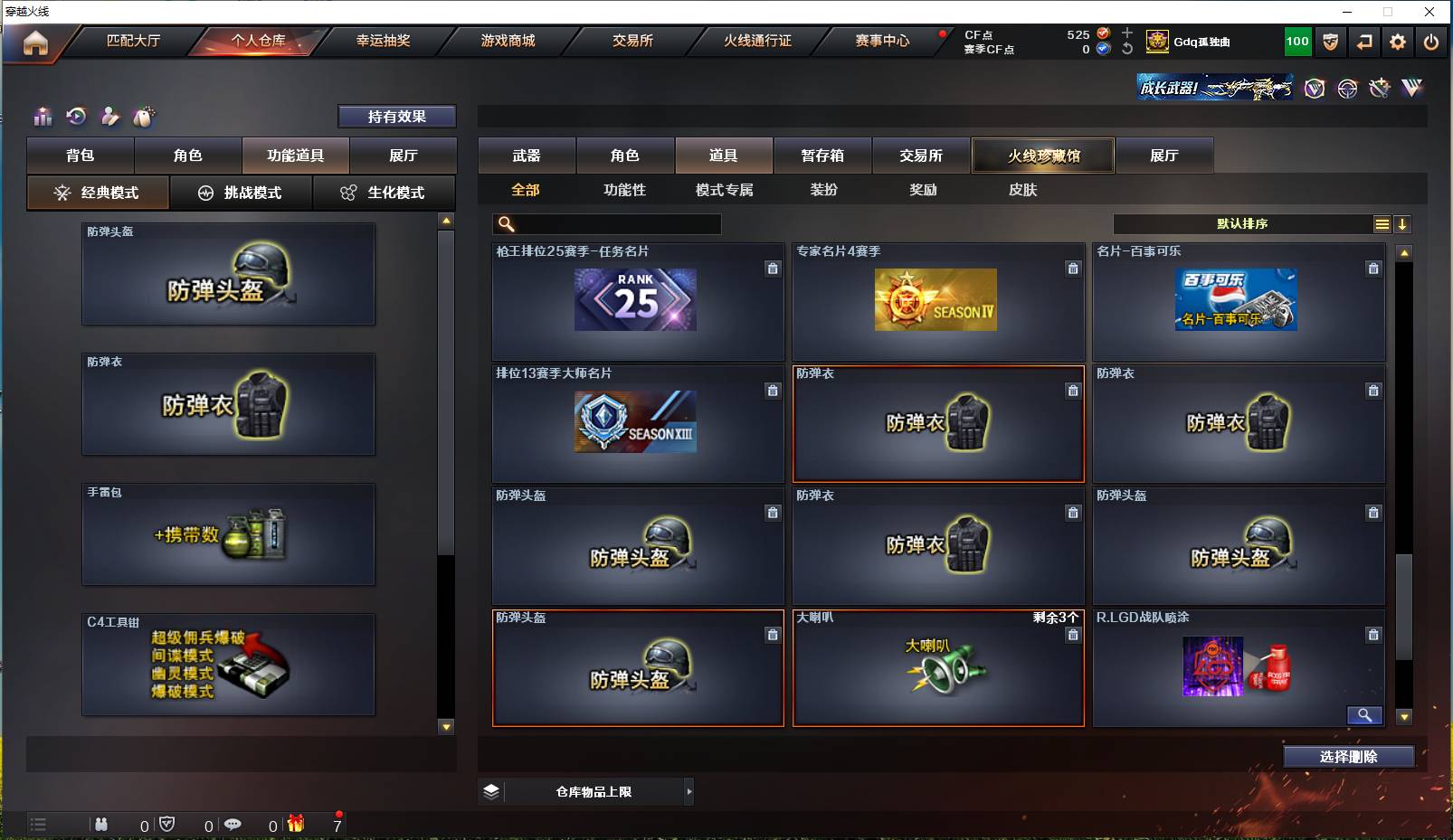The width and height of the screenshot is (1453, 840).
Task: Open the chat bubble icon in the status bar
Action: (x=233, y=825)
